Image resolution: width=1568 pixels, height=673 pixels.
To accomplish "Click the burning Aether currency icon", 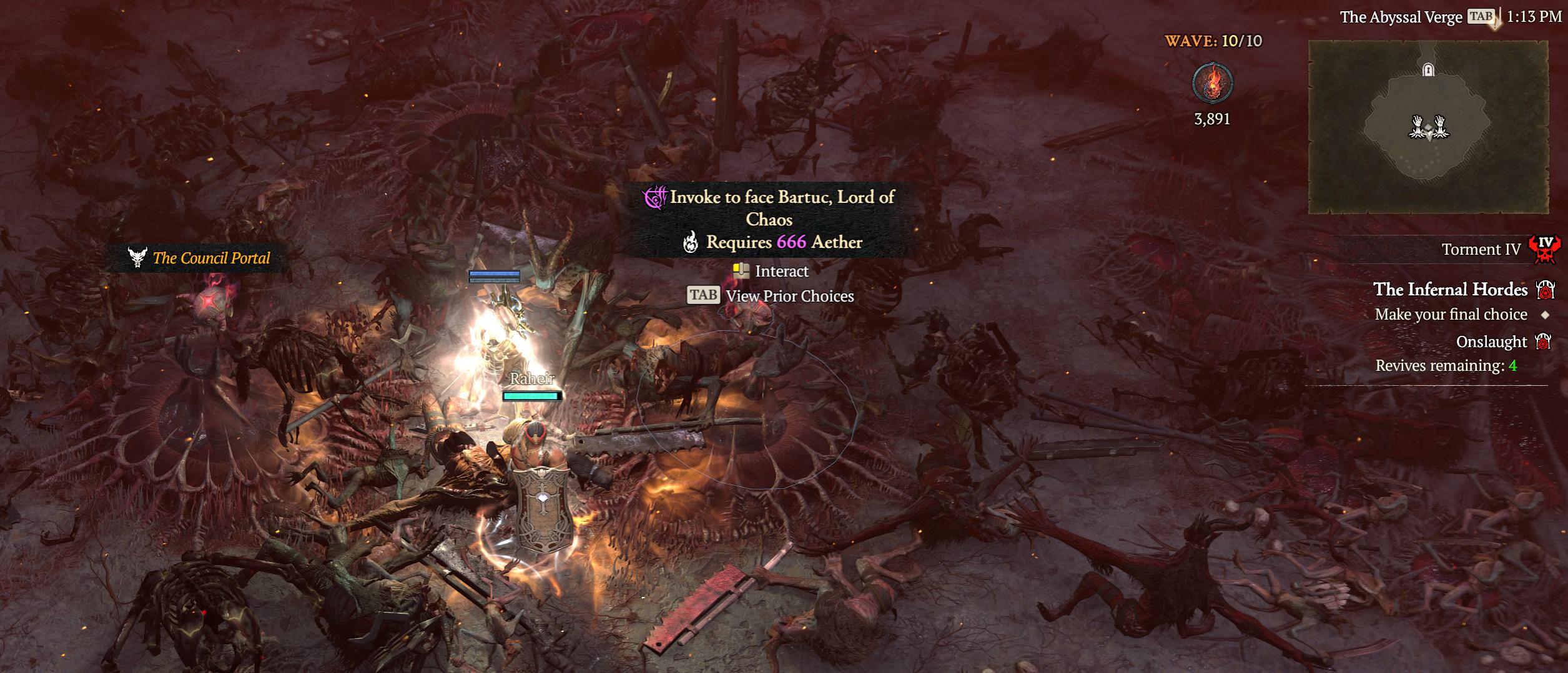I will (1211, 83).
